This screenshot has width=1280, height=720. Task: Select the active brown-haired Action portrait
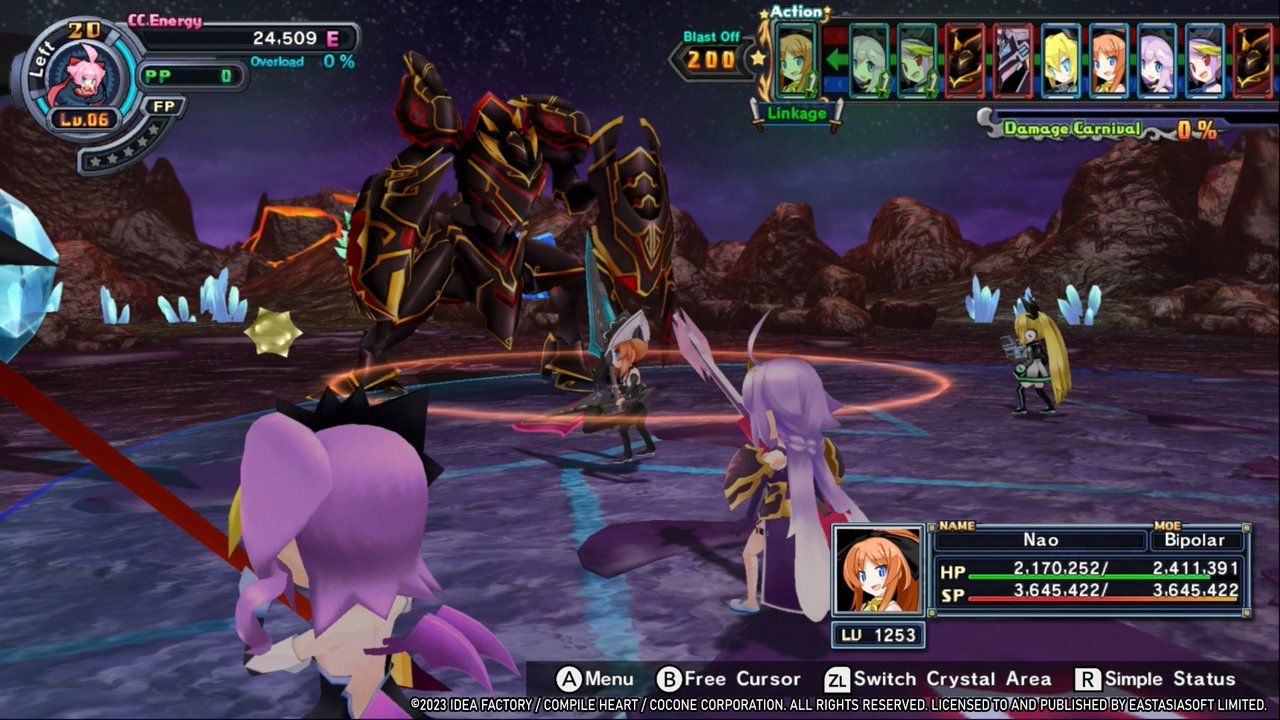(796, 60)
